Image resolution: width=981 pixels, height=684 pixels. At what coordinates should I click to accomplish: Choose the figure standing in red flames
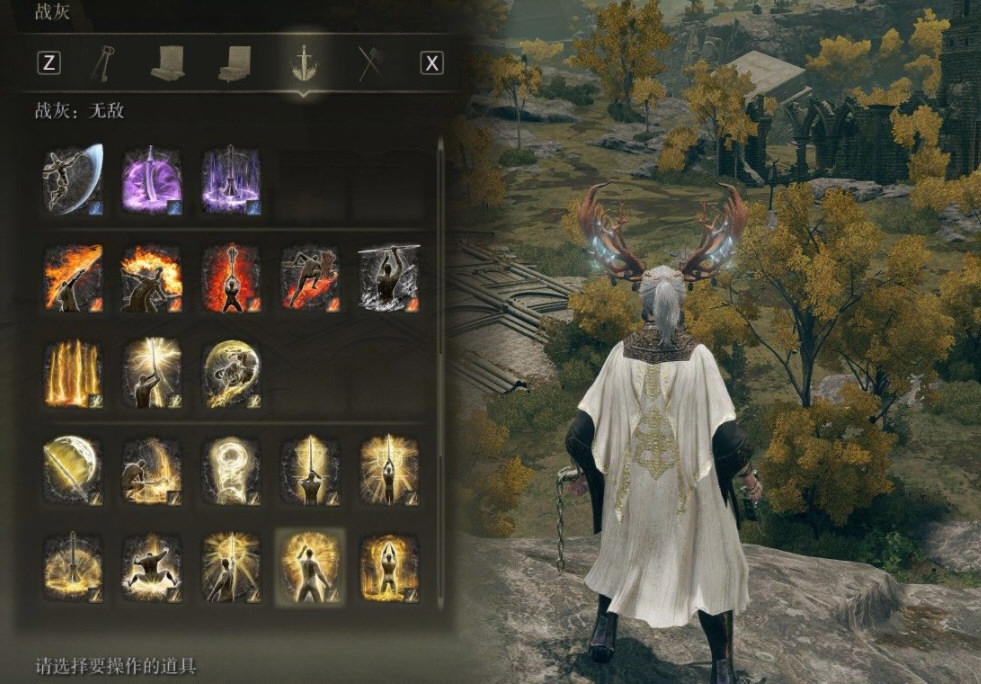point(231,276)
